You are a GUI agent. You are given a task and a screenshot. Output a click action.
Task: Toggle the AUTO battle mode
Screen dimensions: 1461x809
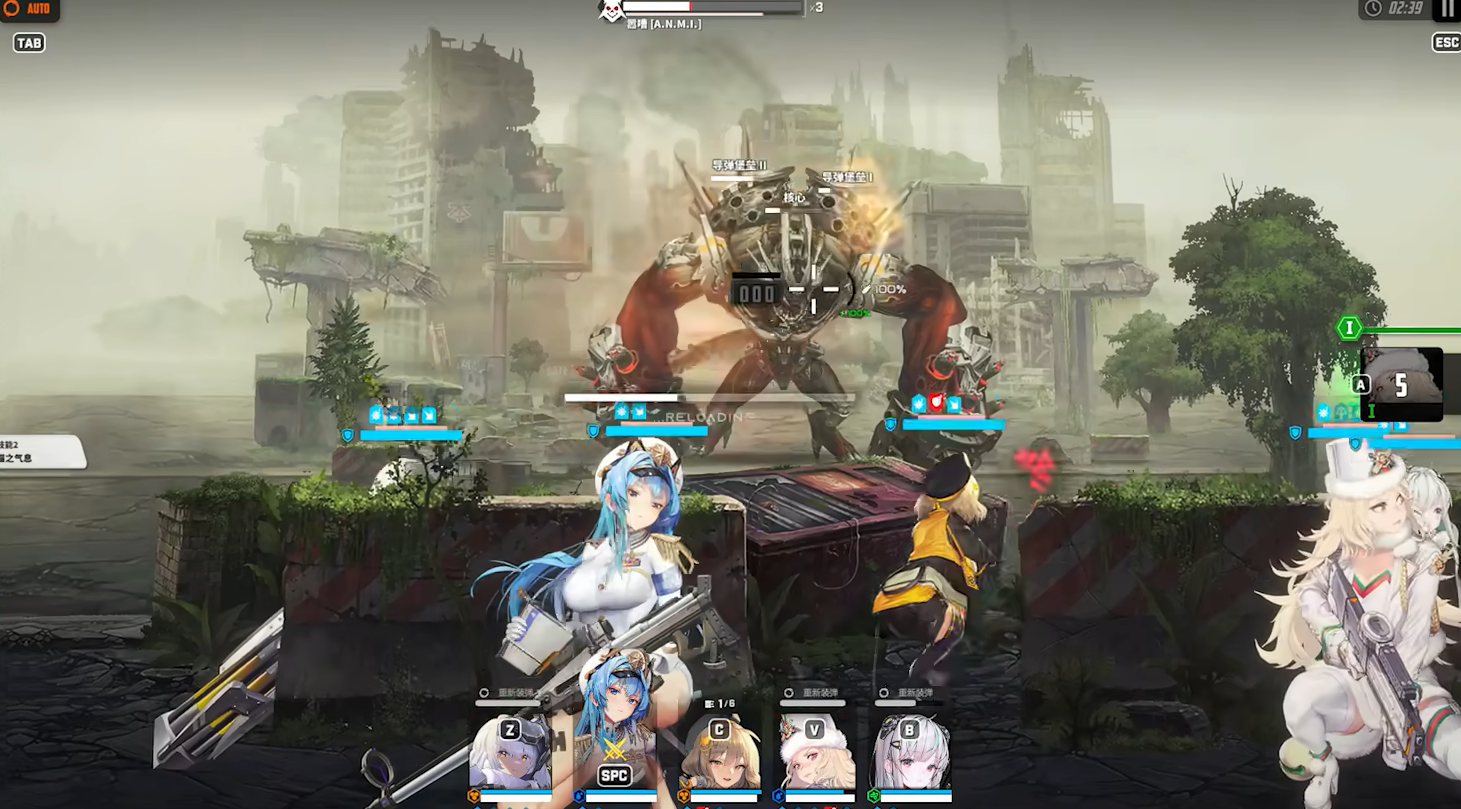(29, 9)
